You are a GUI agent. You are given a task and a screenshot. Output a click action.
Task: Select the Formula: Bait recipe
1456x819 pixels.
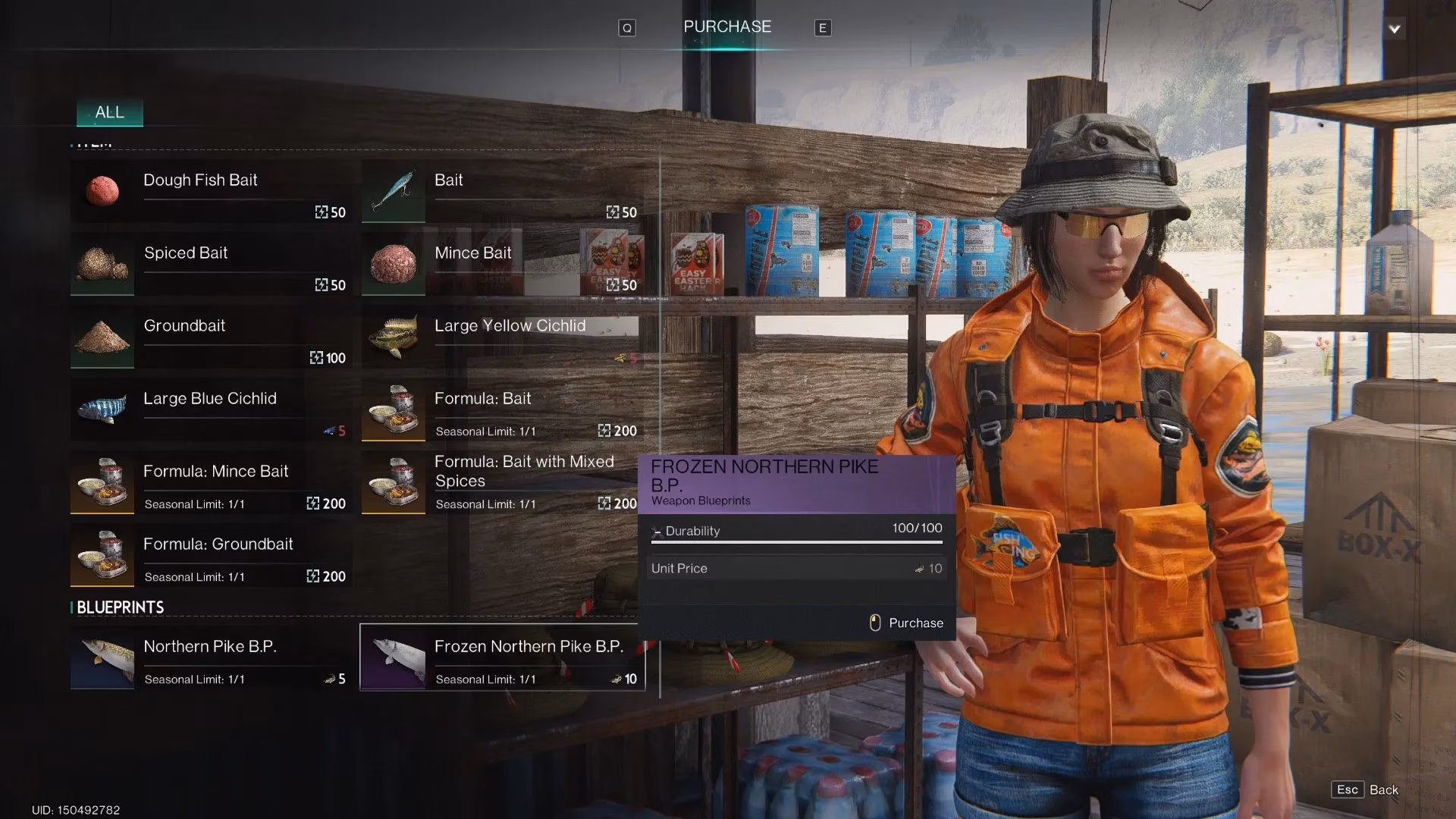(x=502, y=409)
